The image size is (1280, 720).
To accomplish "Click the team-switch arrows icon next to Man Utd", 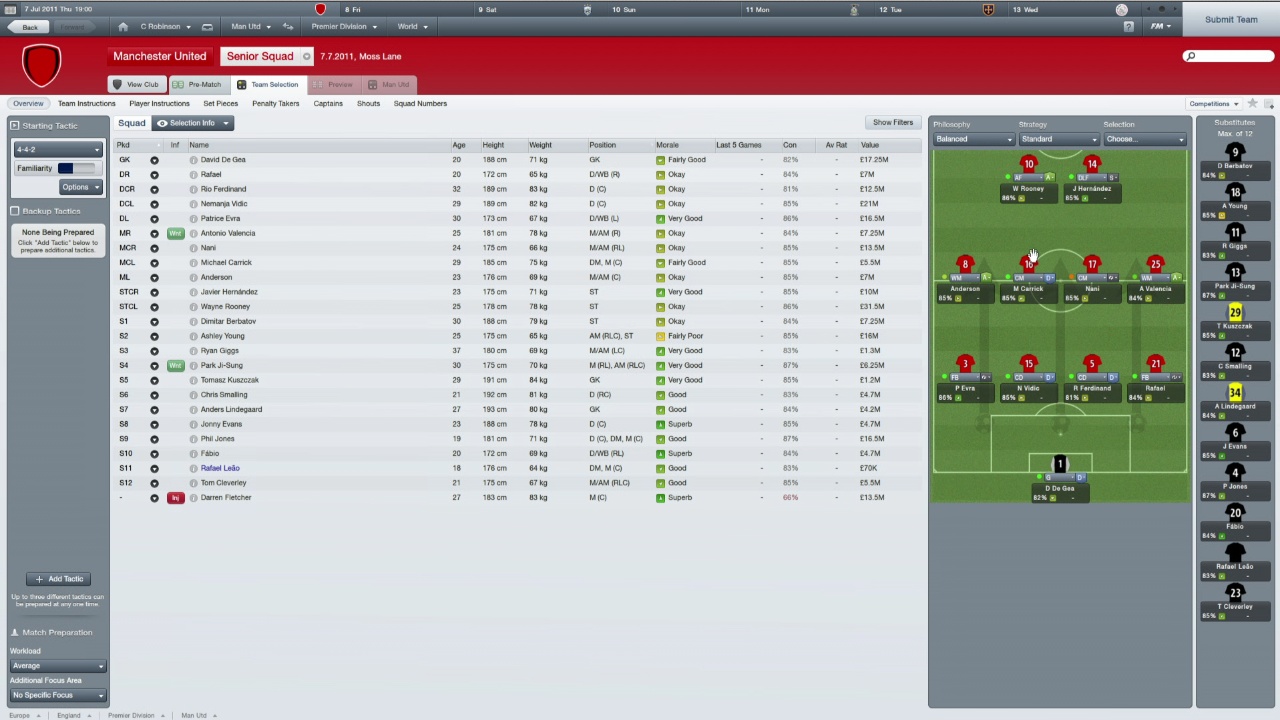I will point(287,26).
